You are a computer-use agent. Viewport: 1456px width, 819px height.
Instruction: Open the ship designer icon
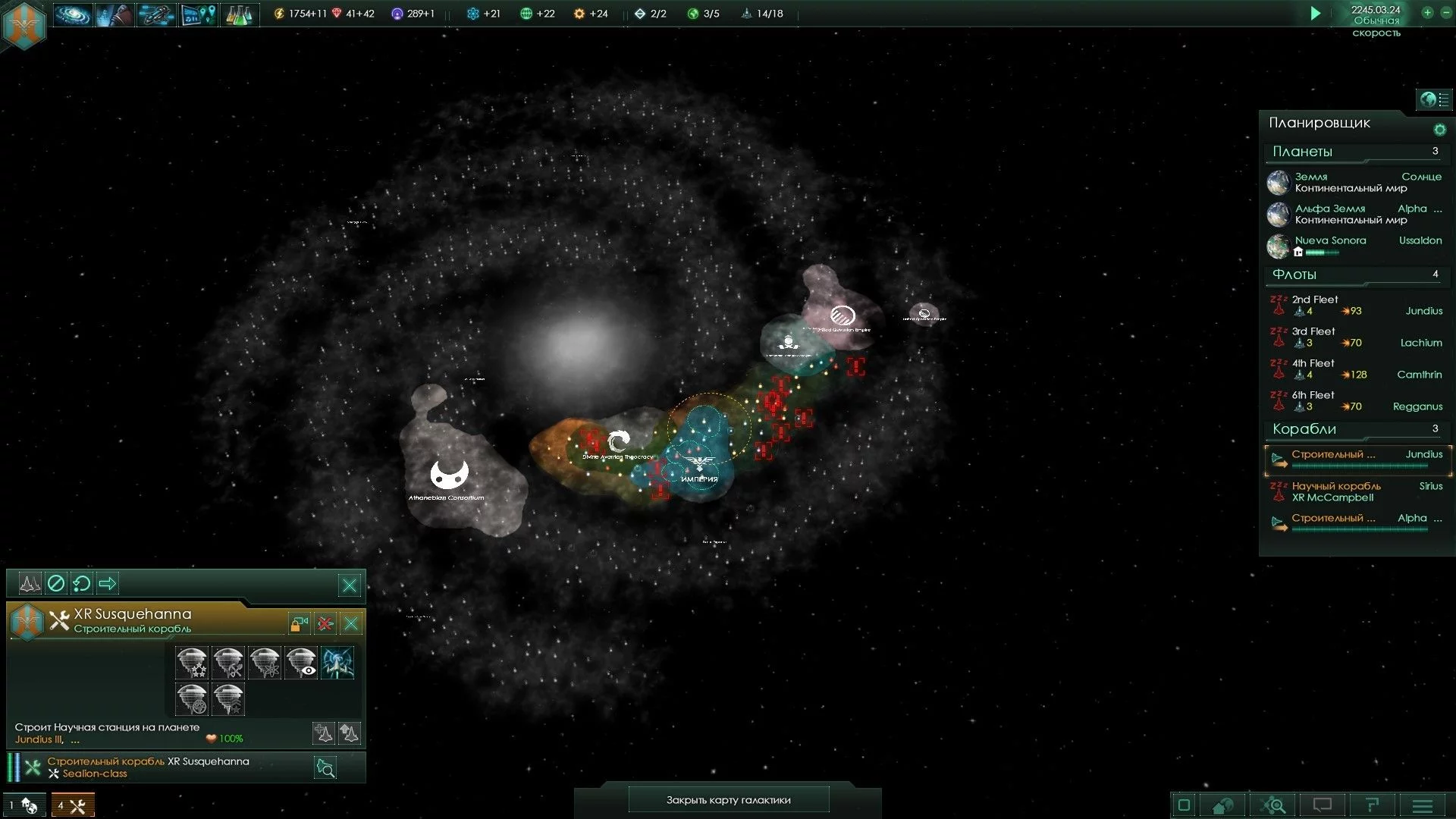coord(155,14)
